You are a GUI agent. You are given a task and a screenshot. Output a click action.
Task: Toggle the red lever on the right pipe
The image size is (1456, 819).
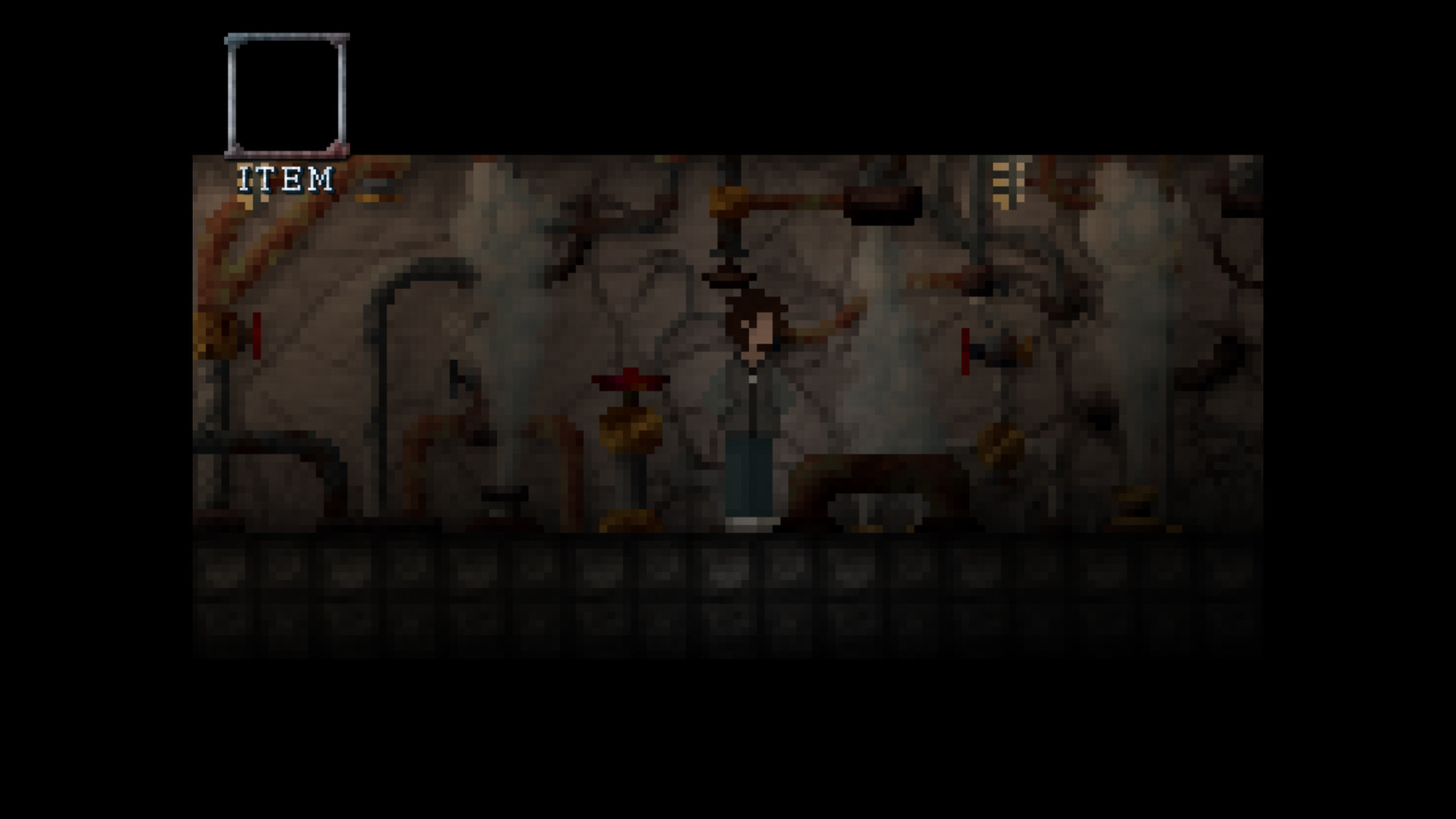click(965, 350)
